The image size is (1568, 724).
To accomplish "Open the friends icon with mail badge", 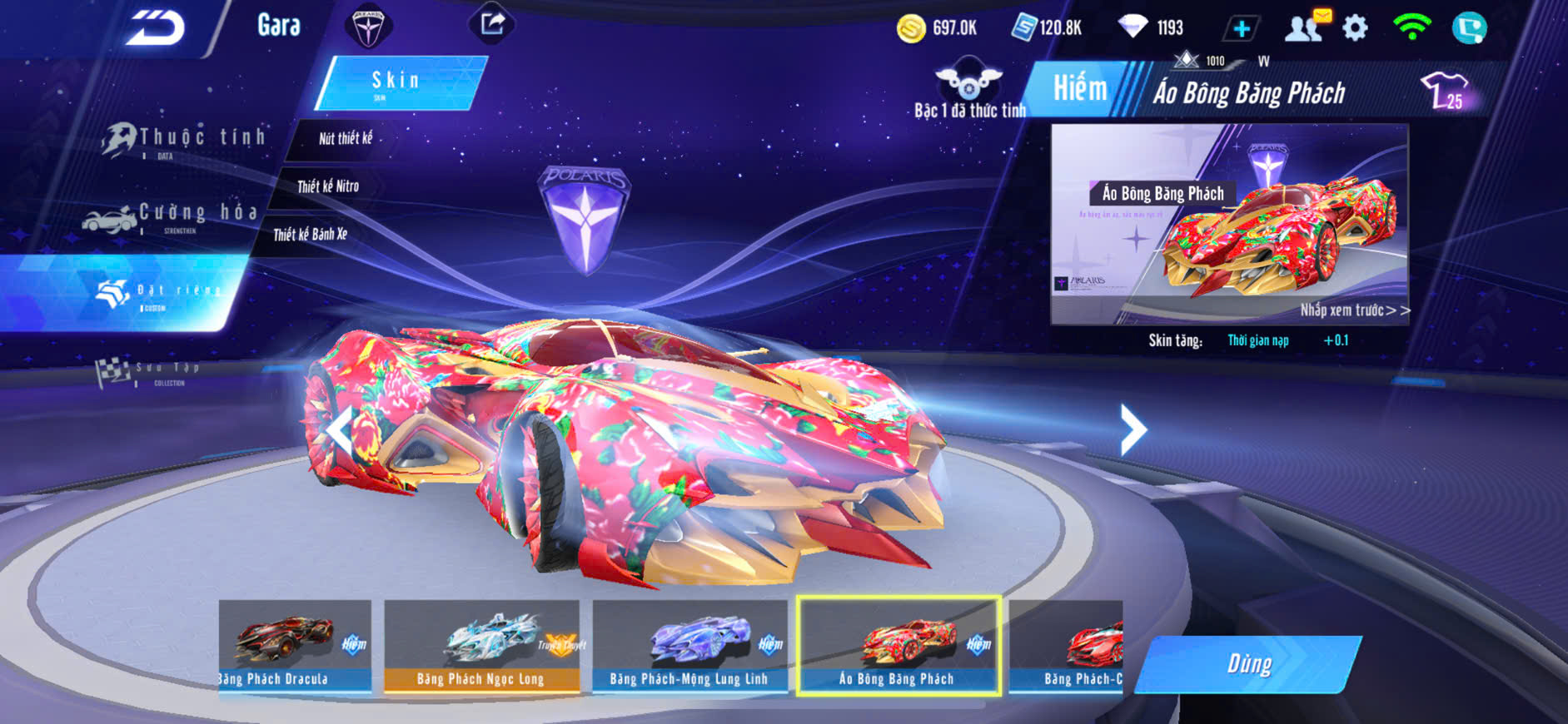I will point(1305,27).
